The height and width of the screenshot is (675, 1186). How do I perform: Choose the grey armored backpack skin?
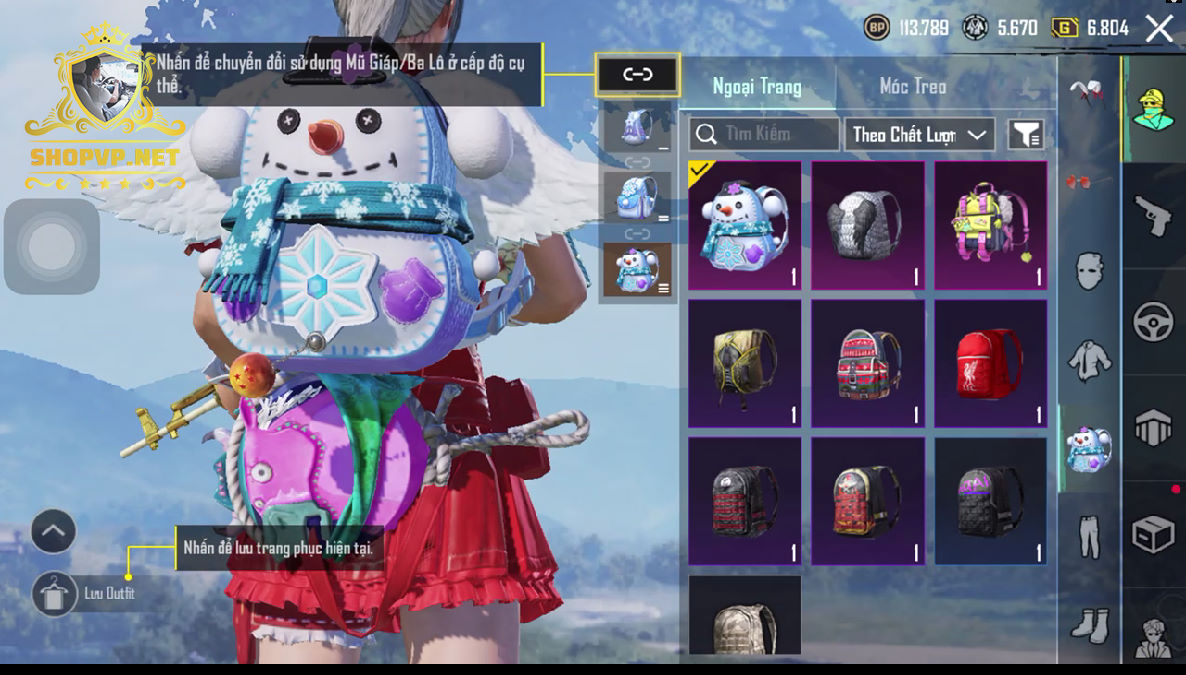pos(868,225)
